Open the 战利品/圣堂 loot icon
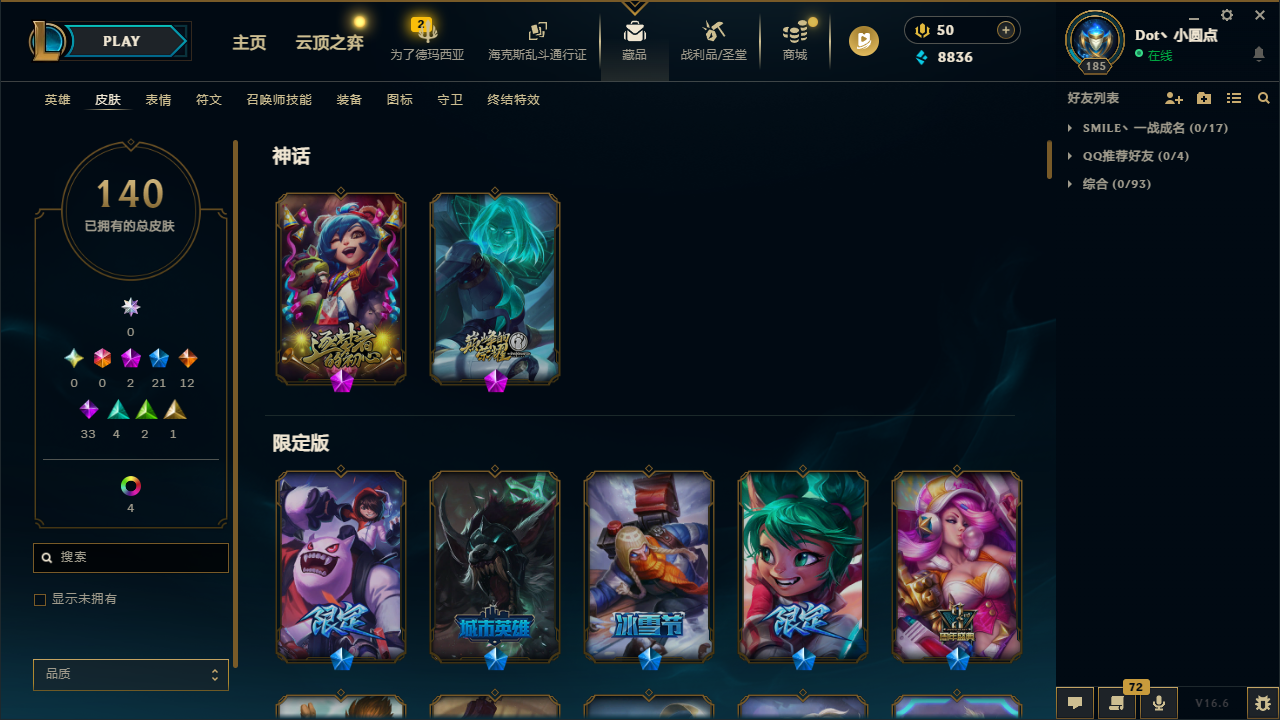The height and width of the screenshot is (720, 1280). 713,40
